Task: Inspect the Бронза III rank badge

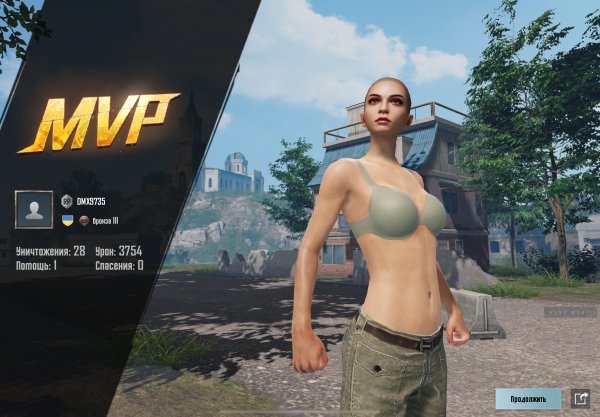Action: 85,219
